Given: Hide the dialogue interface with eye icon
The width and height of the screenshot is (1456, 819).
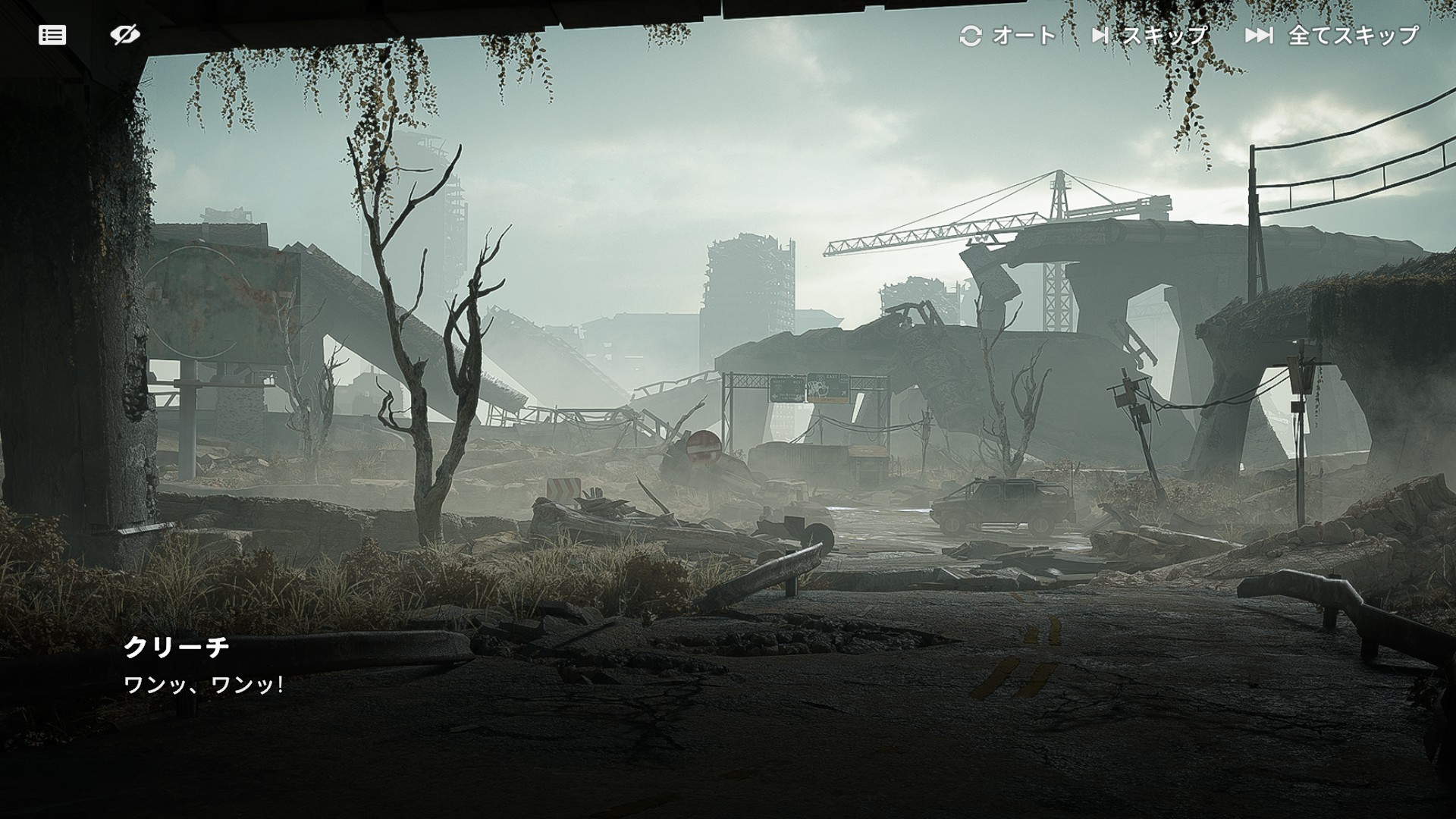Looking at the screenshot, I should click(x=124, y=35).
